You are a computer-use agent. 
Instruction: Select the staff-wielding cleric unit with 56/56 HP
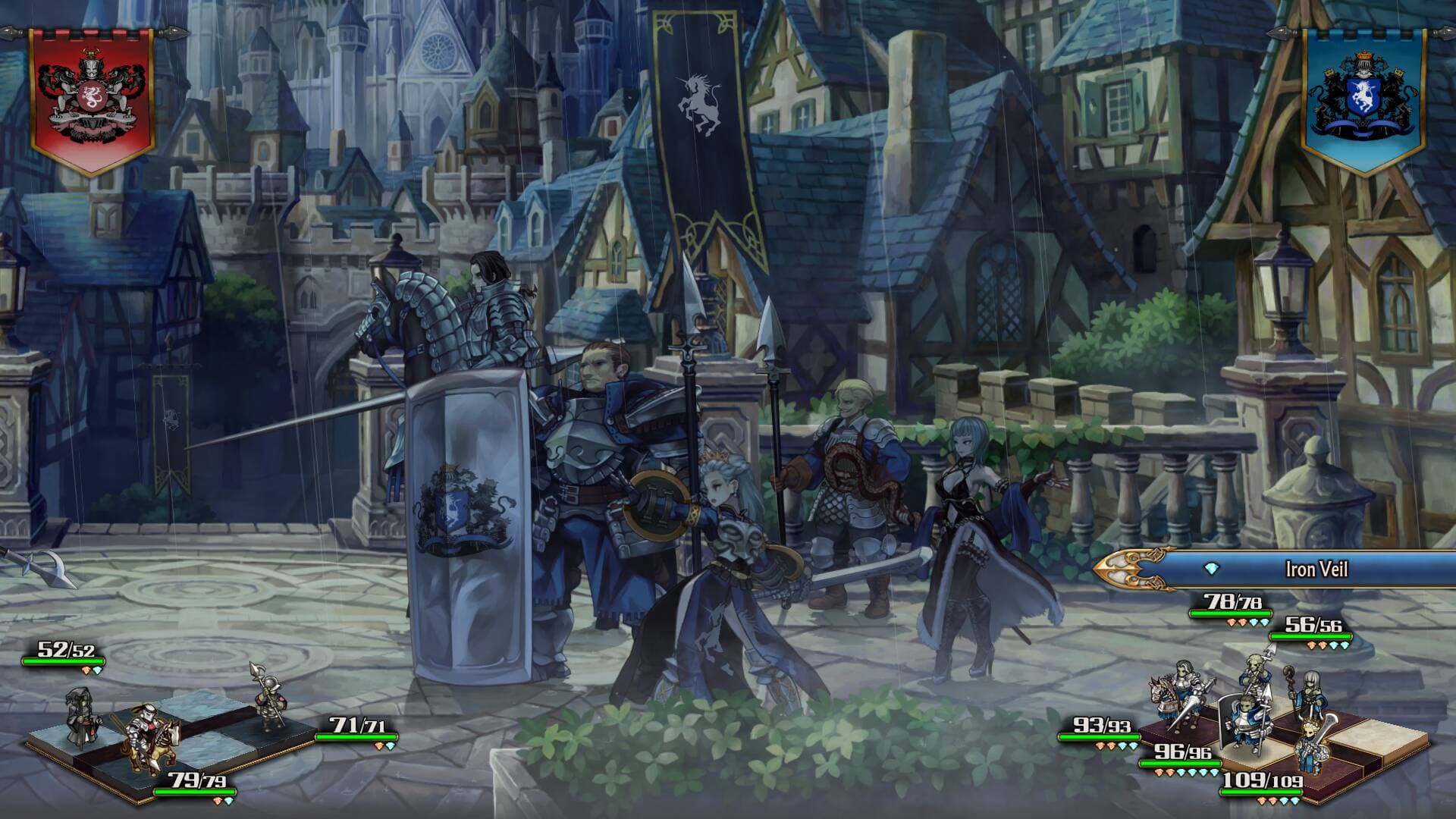1312,692
